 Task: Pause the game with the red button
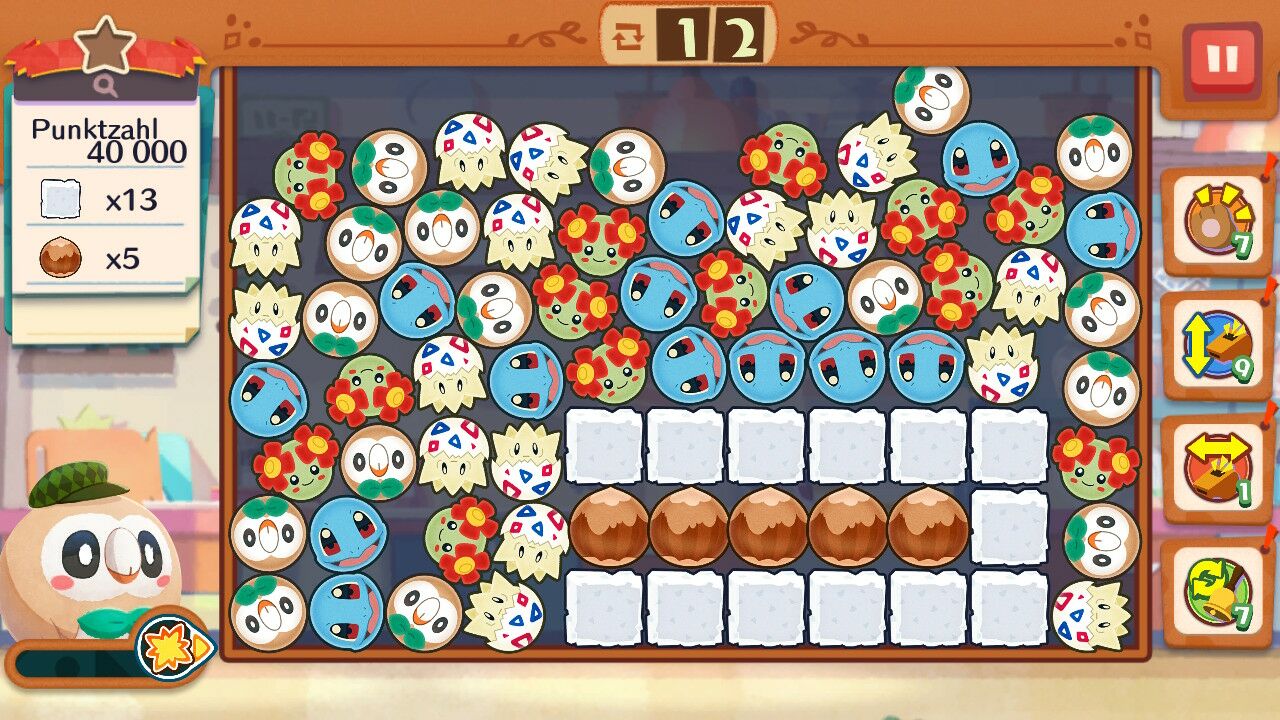(x=1221, y=60)
